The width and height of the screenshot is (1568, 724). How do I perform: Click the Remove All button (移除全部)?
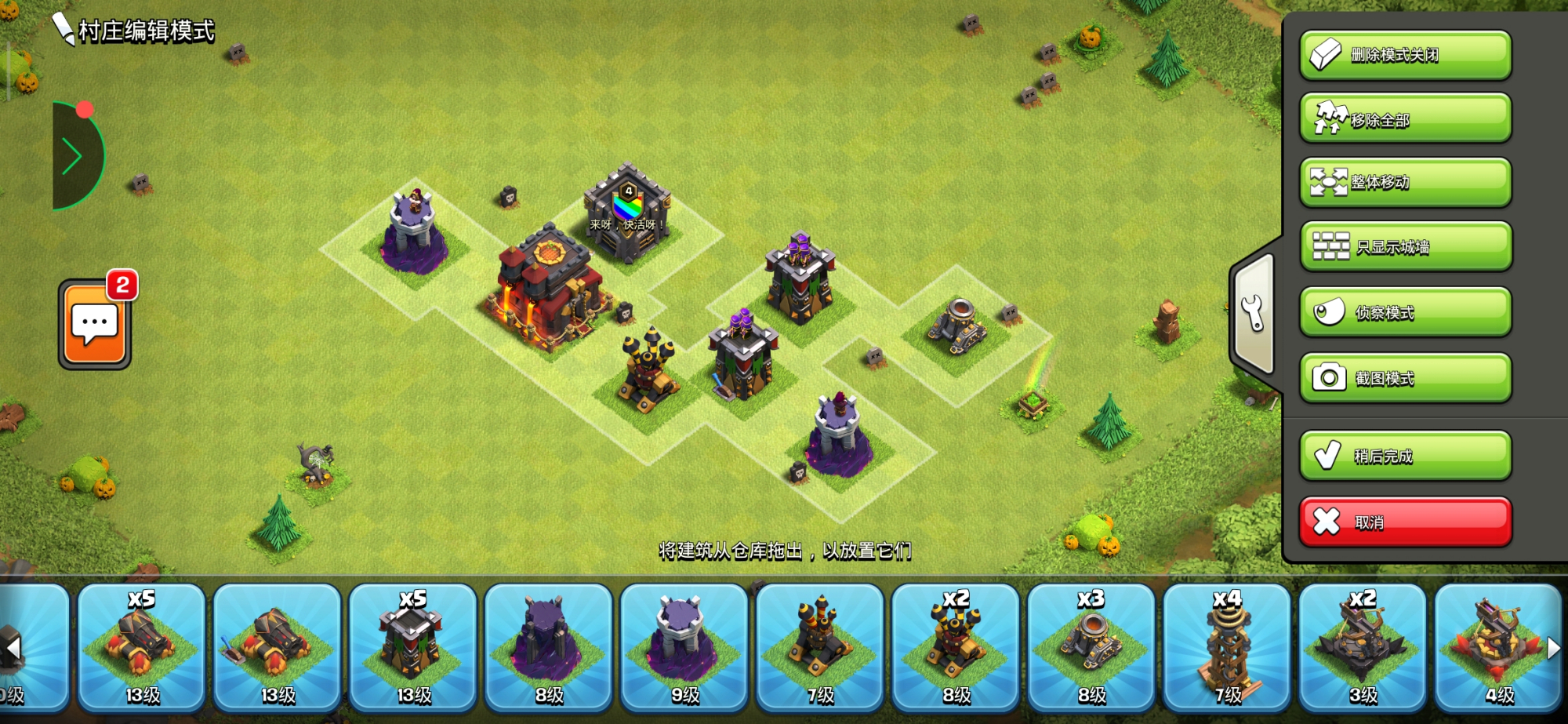point(1405,118)
